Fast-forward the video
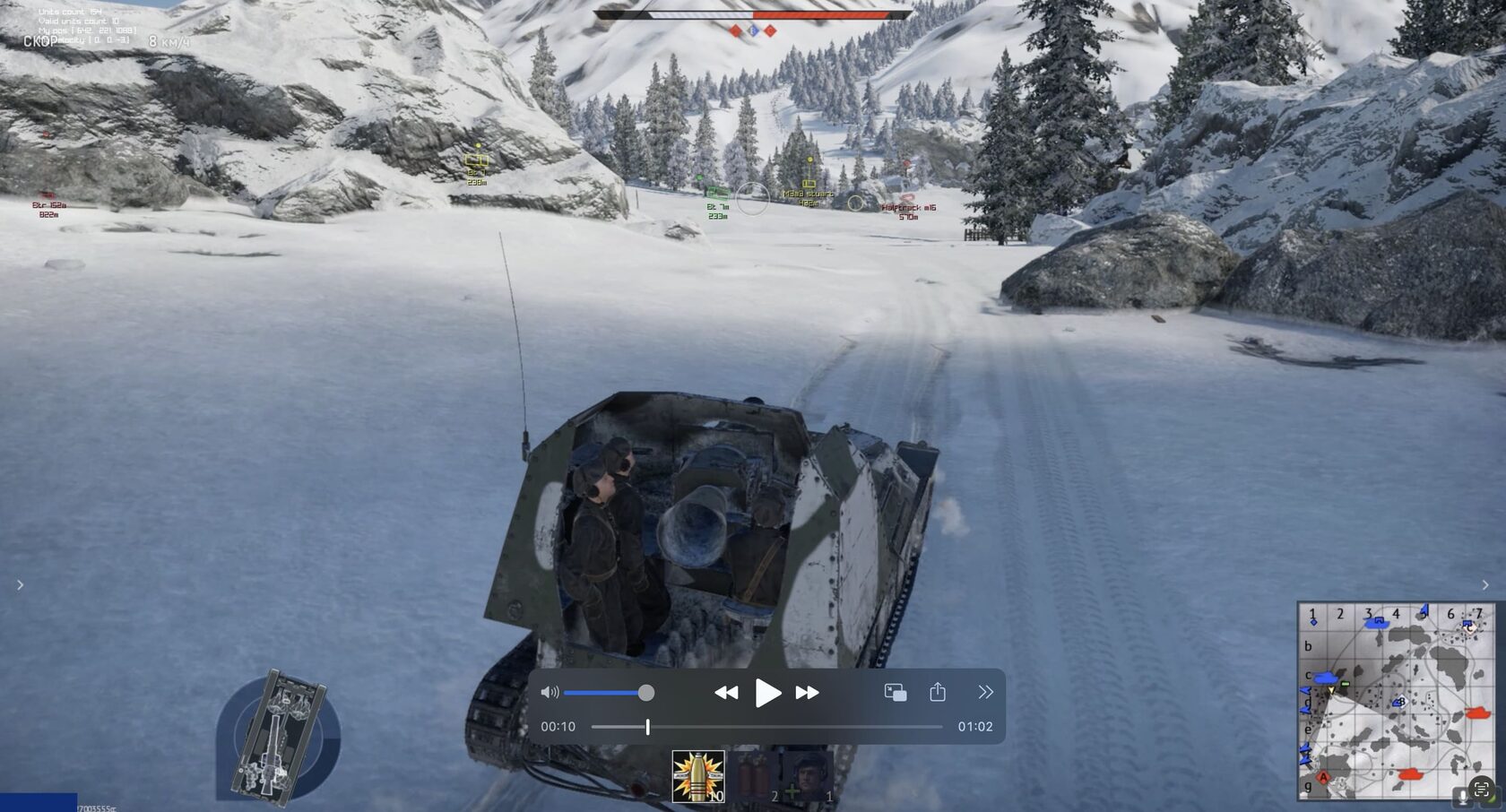Viewport: 1506px width, 812px height. coord(807,693)
